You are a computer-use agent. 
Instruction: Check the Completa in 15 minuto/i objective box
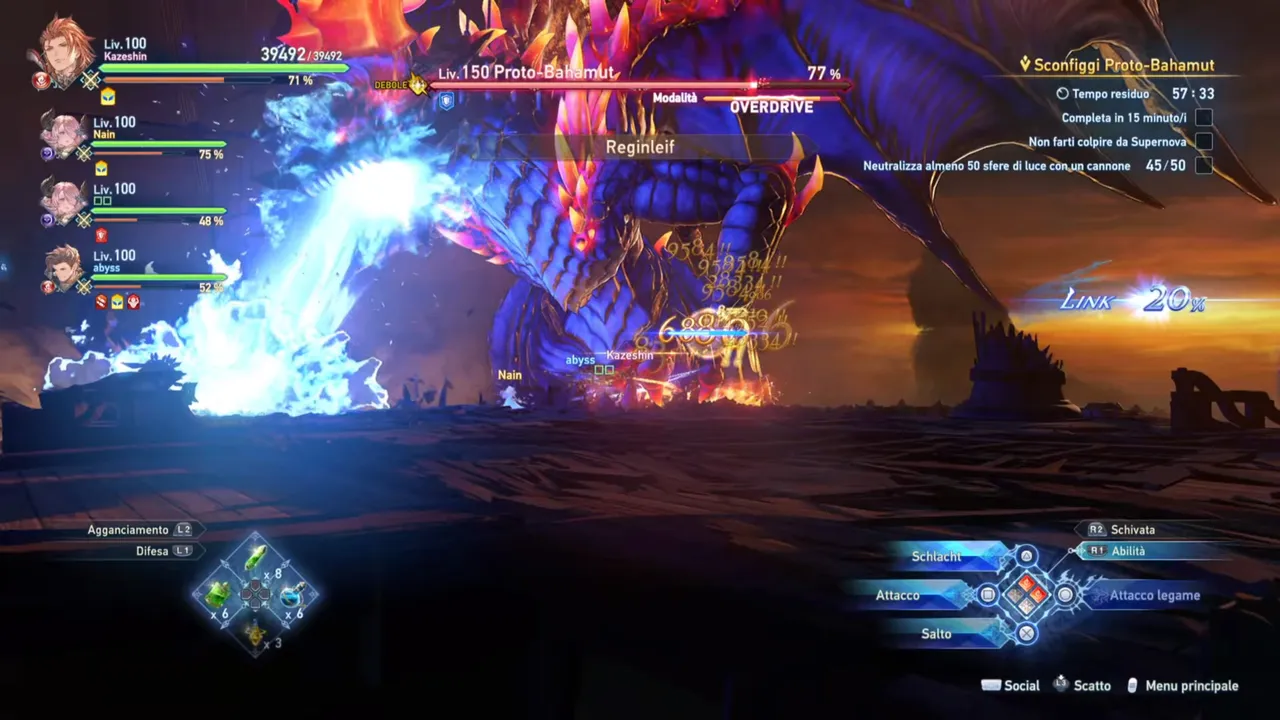point(1205,117)
